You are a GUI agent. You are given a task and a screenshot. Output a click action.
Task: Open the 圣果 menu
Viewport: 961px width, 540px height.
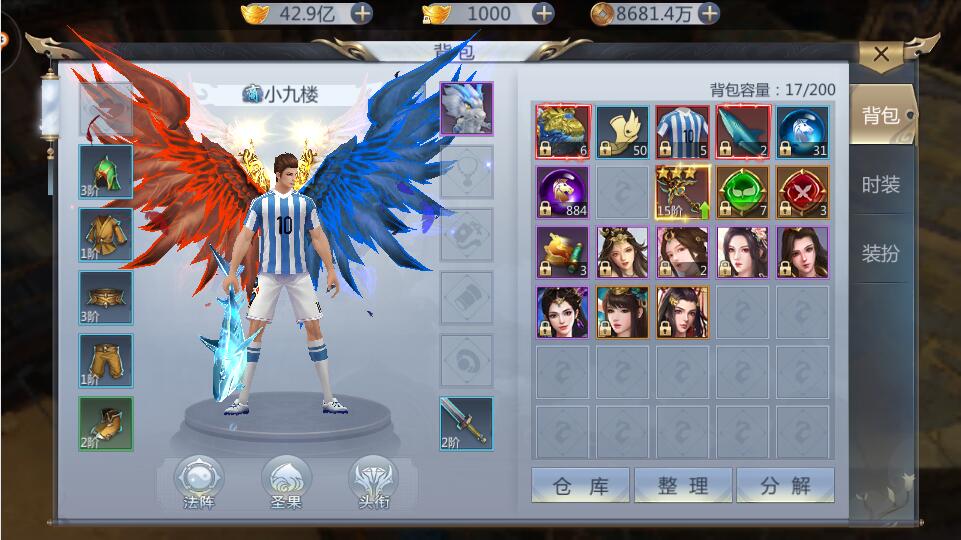click(x=285, y=481)
